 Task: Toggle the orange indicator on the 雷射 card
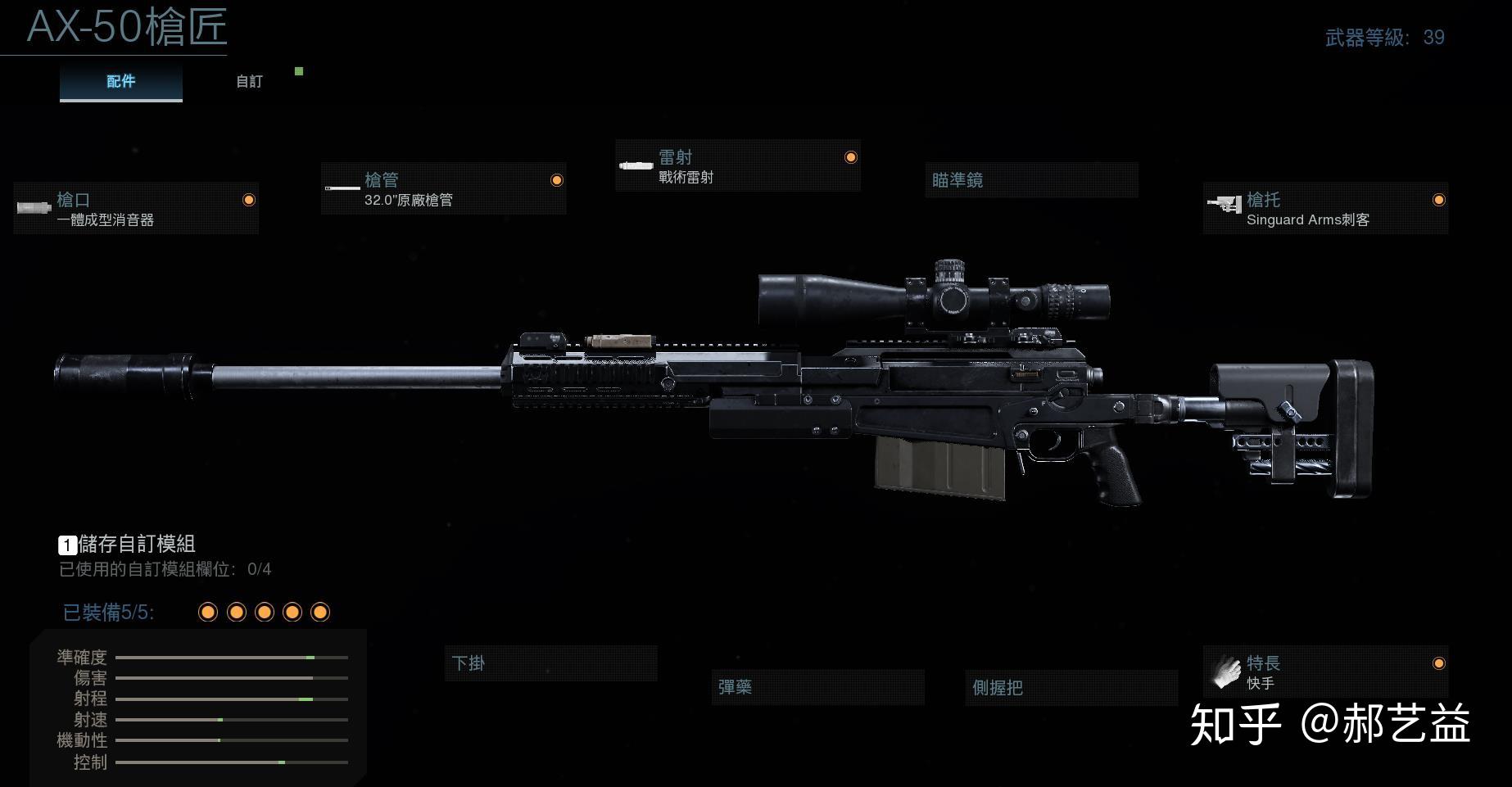coord(849,157)
